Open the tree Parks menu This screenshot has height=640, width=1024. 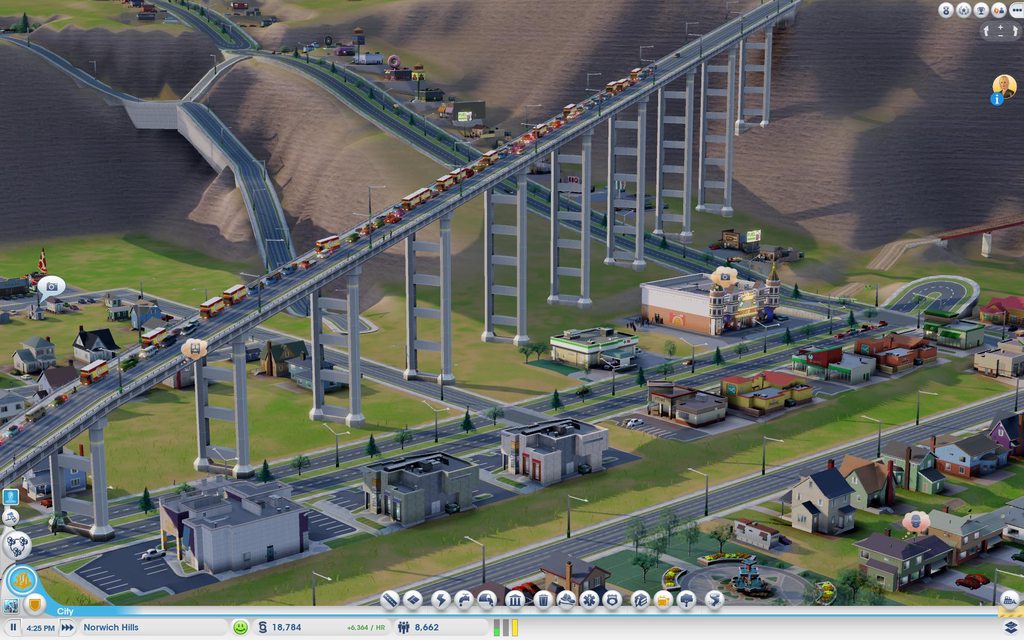click(x=687, y=600)
